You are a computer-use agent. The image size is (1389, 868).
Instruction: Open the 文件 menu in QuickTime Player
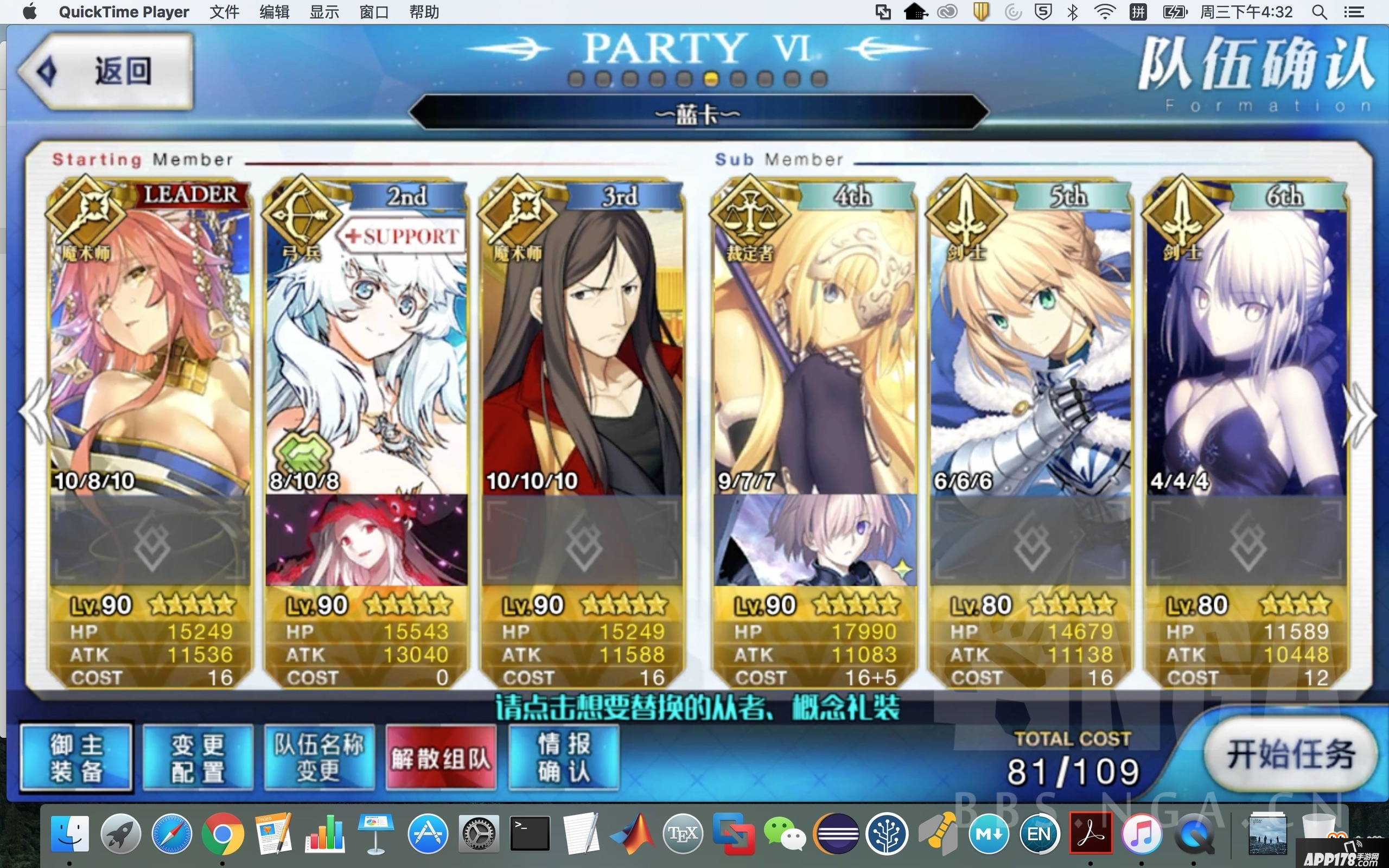(225, 11)
